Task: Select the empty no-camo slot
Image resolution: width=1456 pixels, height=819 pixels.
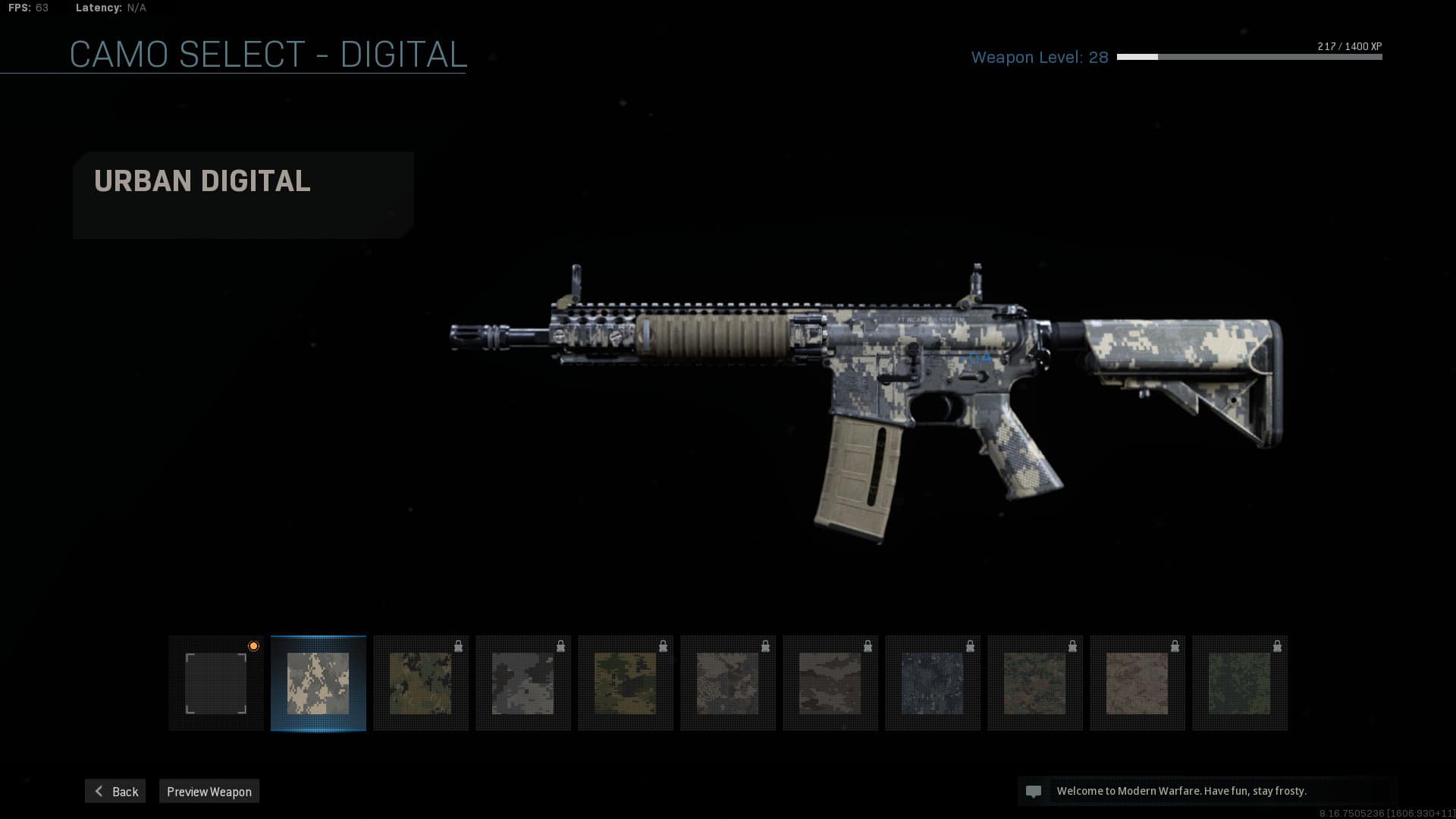Action: pyautogui.click(x=216, y=683)
